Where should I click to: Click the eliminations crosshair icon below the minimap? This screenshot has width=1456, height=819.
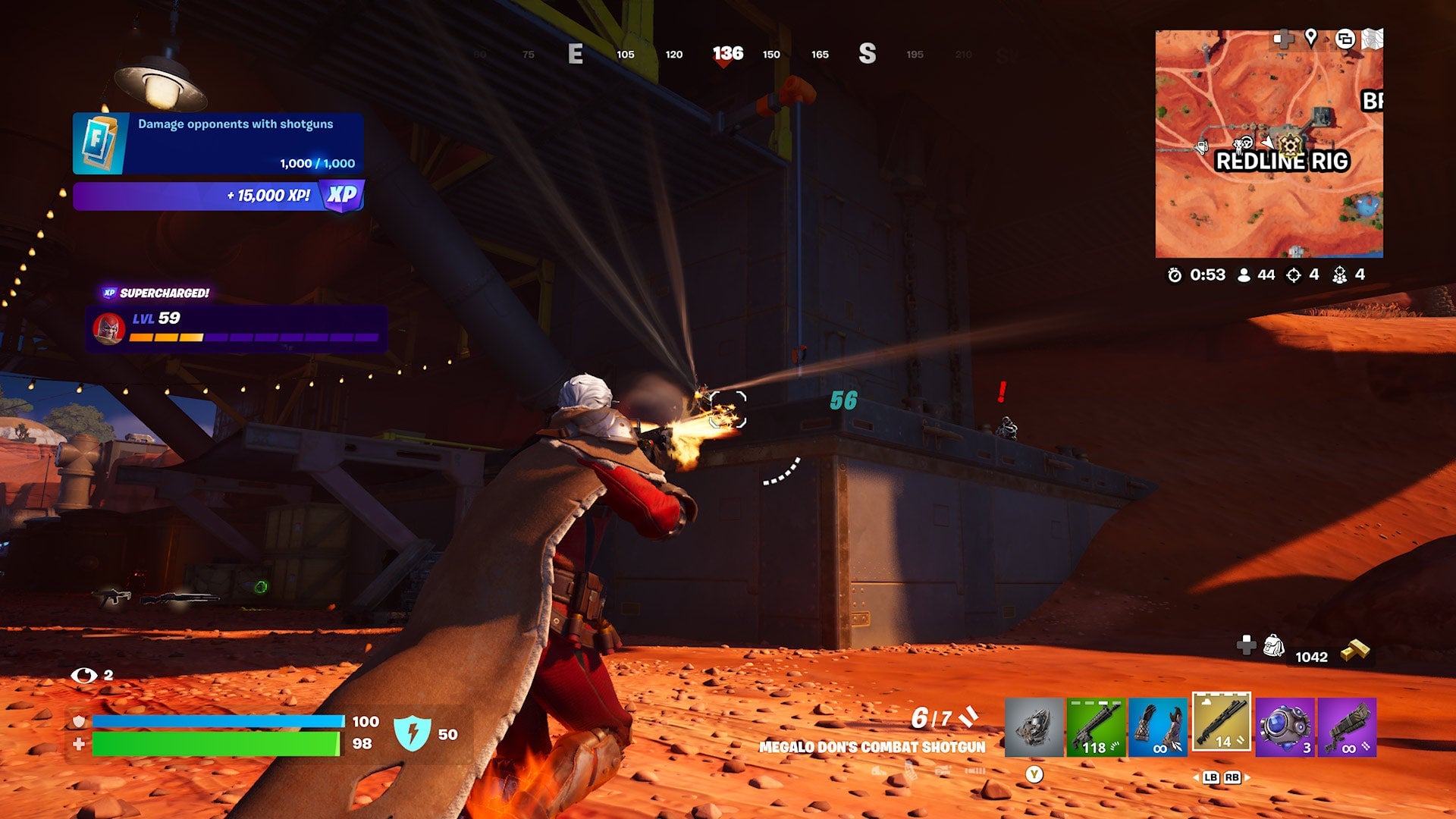tap(1294, 276)
